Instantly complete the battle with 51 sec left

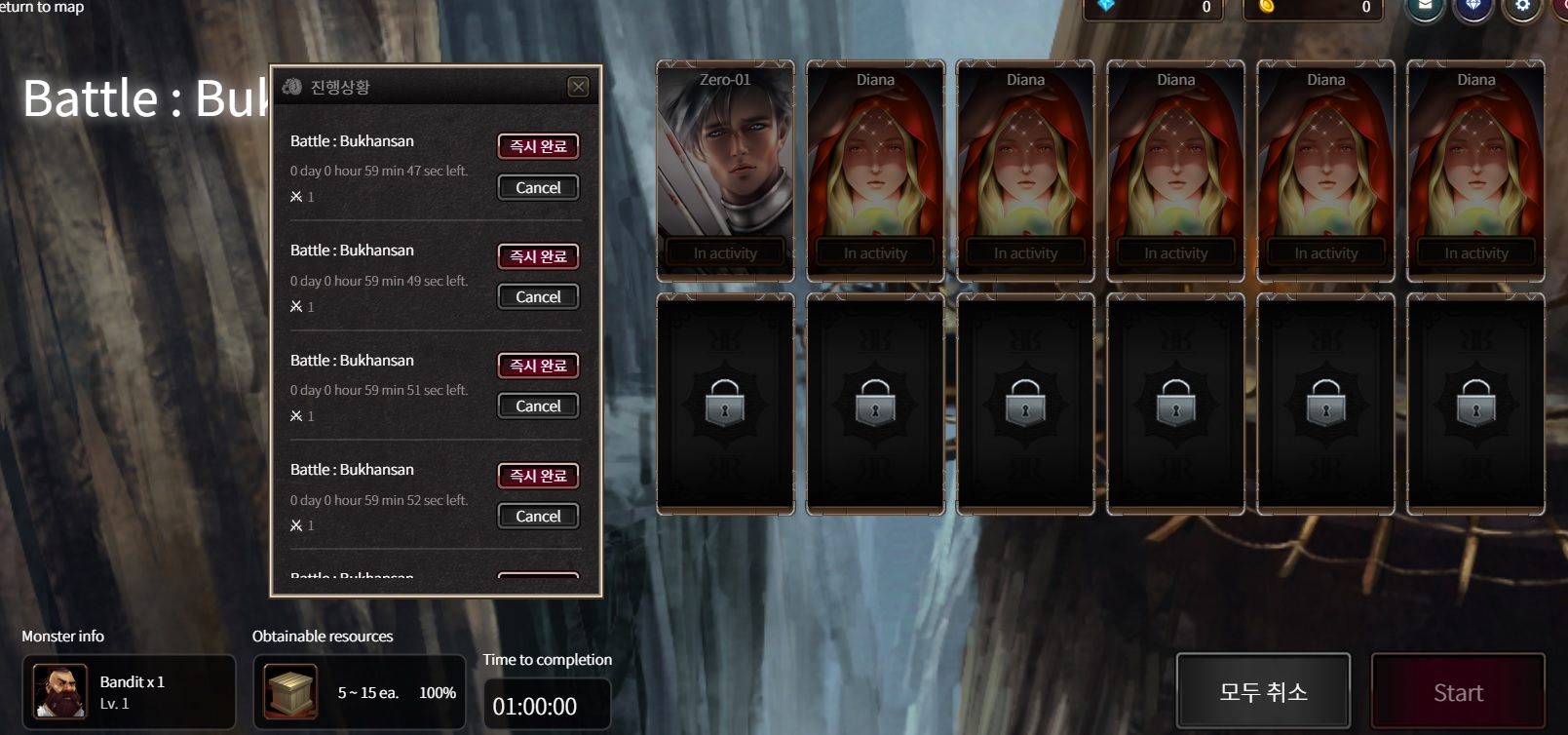click(x=538, y=366)
